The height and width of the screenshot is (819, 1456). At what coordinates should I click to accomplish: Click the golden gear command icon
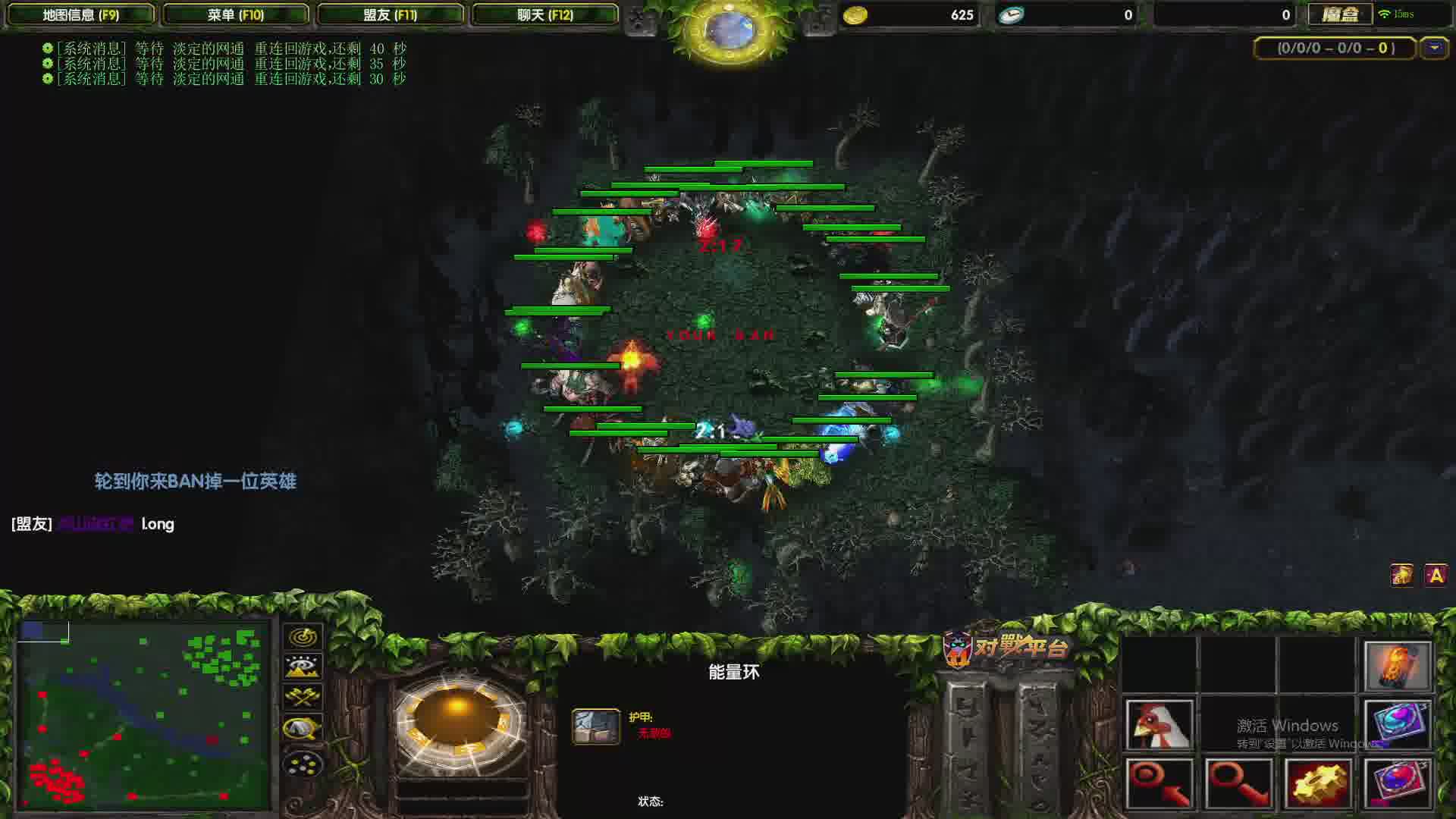pos(1318,783)
